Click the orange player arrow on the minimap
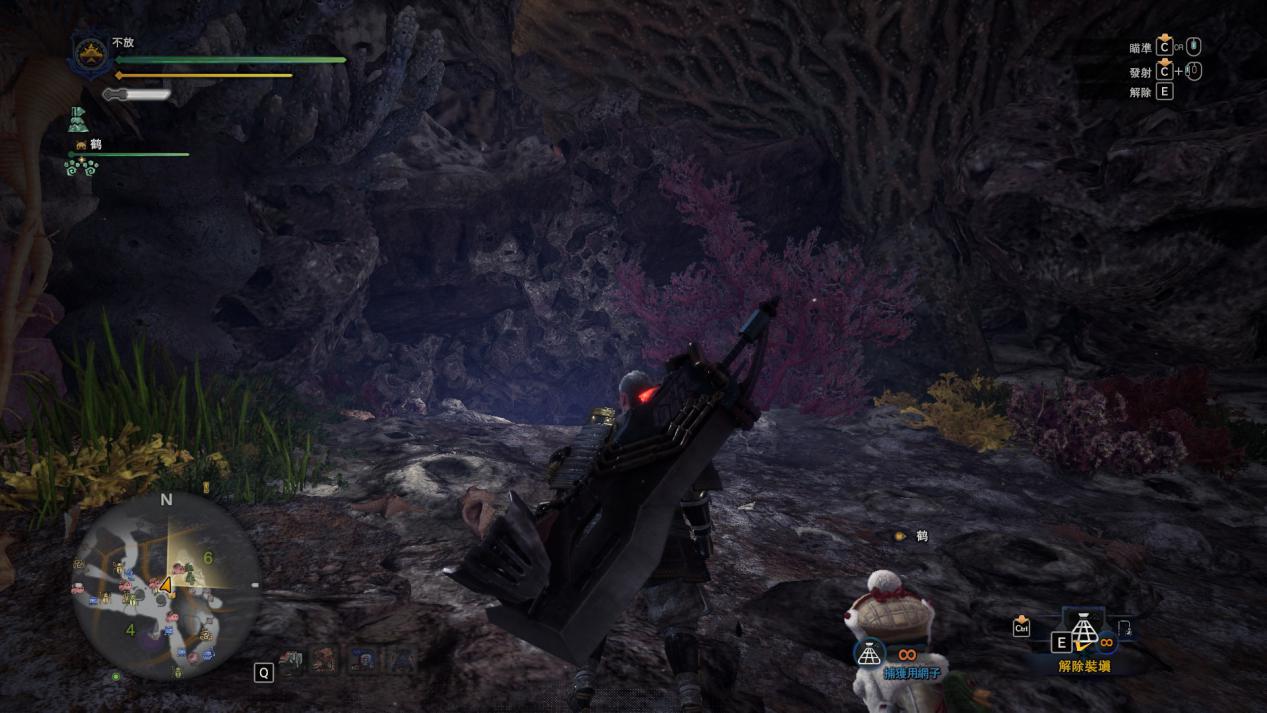This screenshot has height=713, width=1267. [166, 585]
